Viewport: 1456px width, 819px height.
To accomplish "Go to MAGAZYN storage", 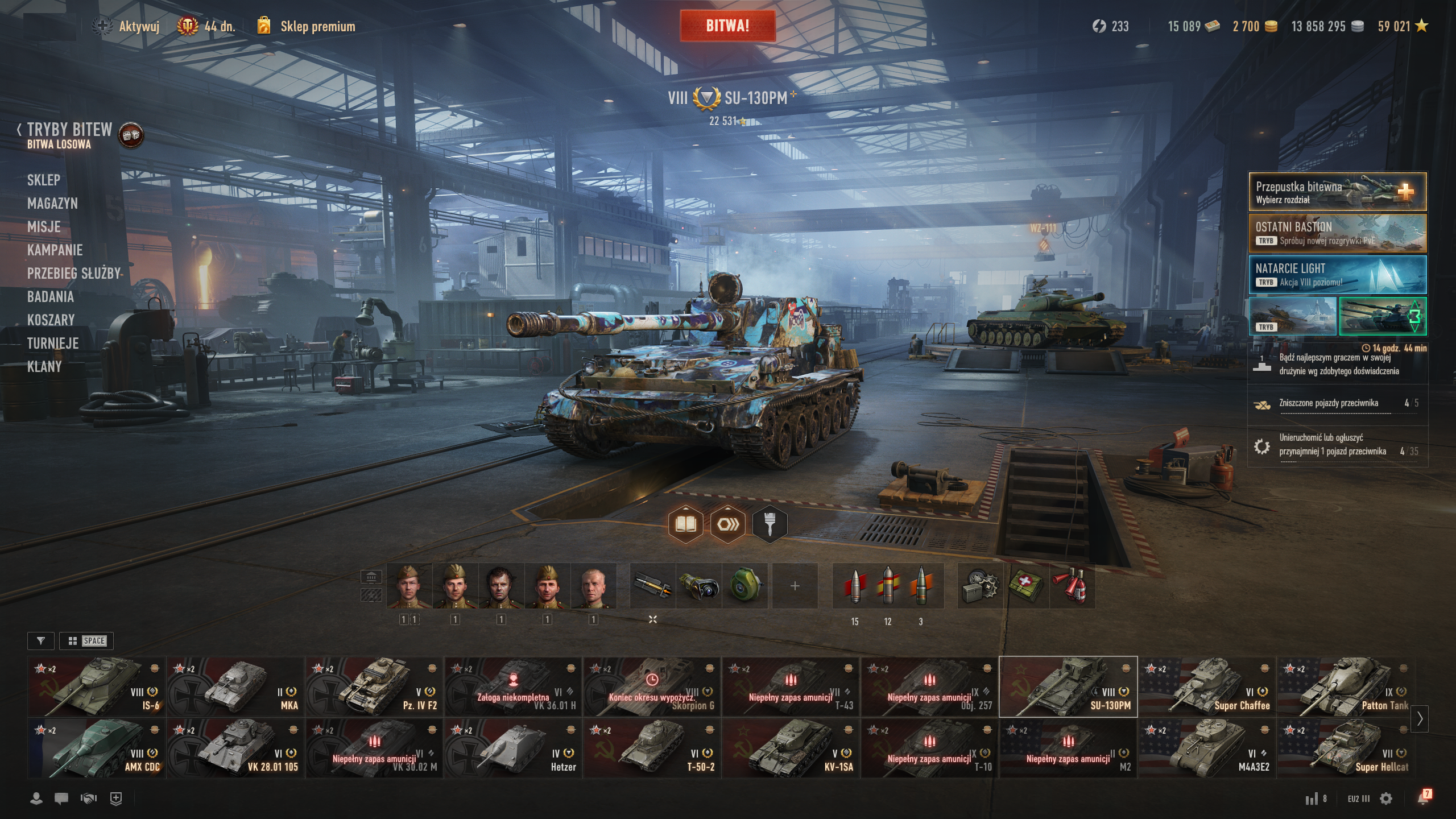I will [52, 204].
